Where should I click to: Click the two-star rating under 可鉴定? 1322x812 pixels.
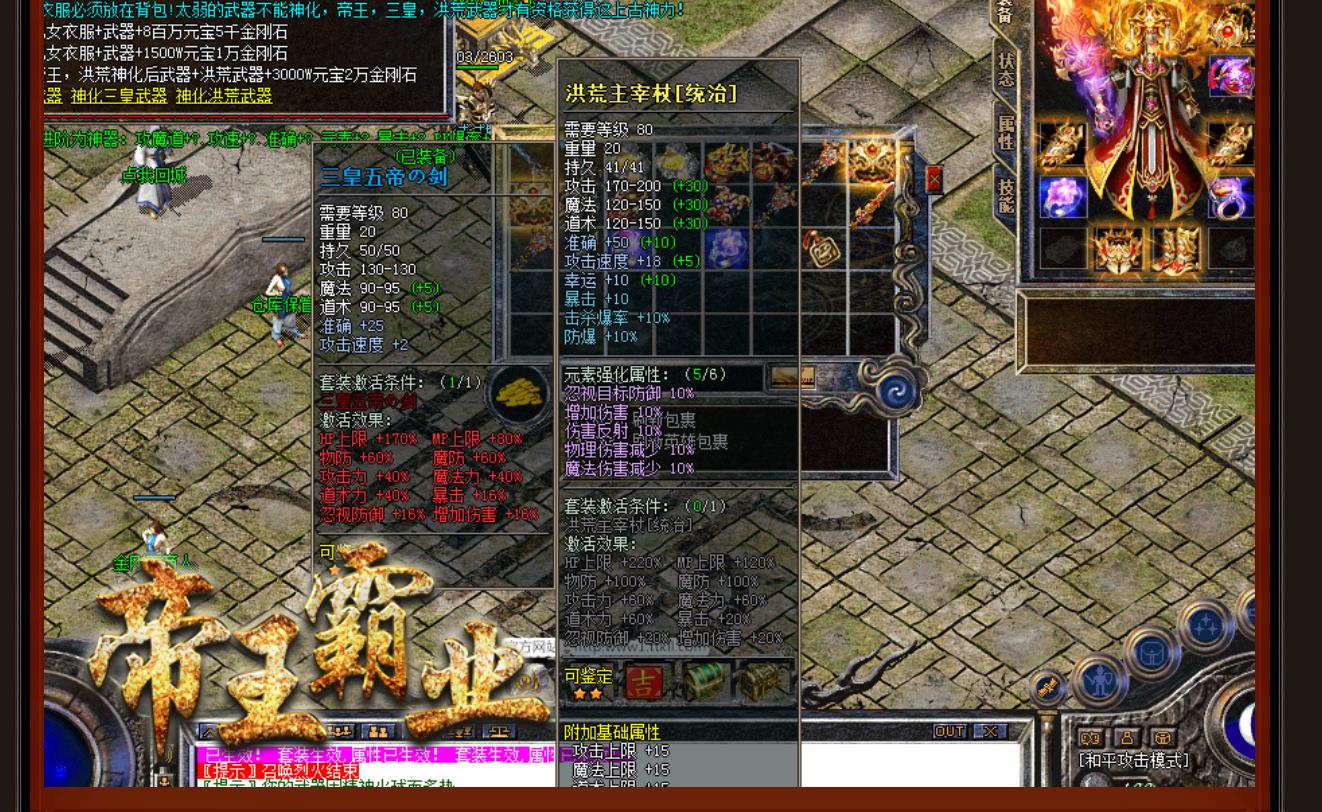(x=589, y=693)
